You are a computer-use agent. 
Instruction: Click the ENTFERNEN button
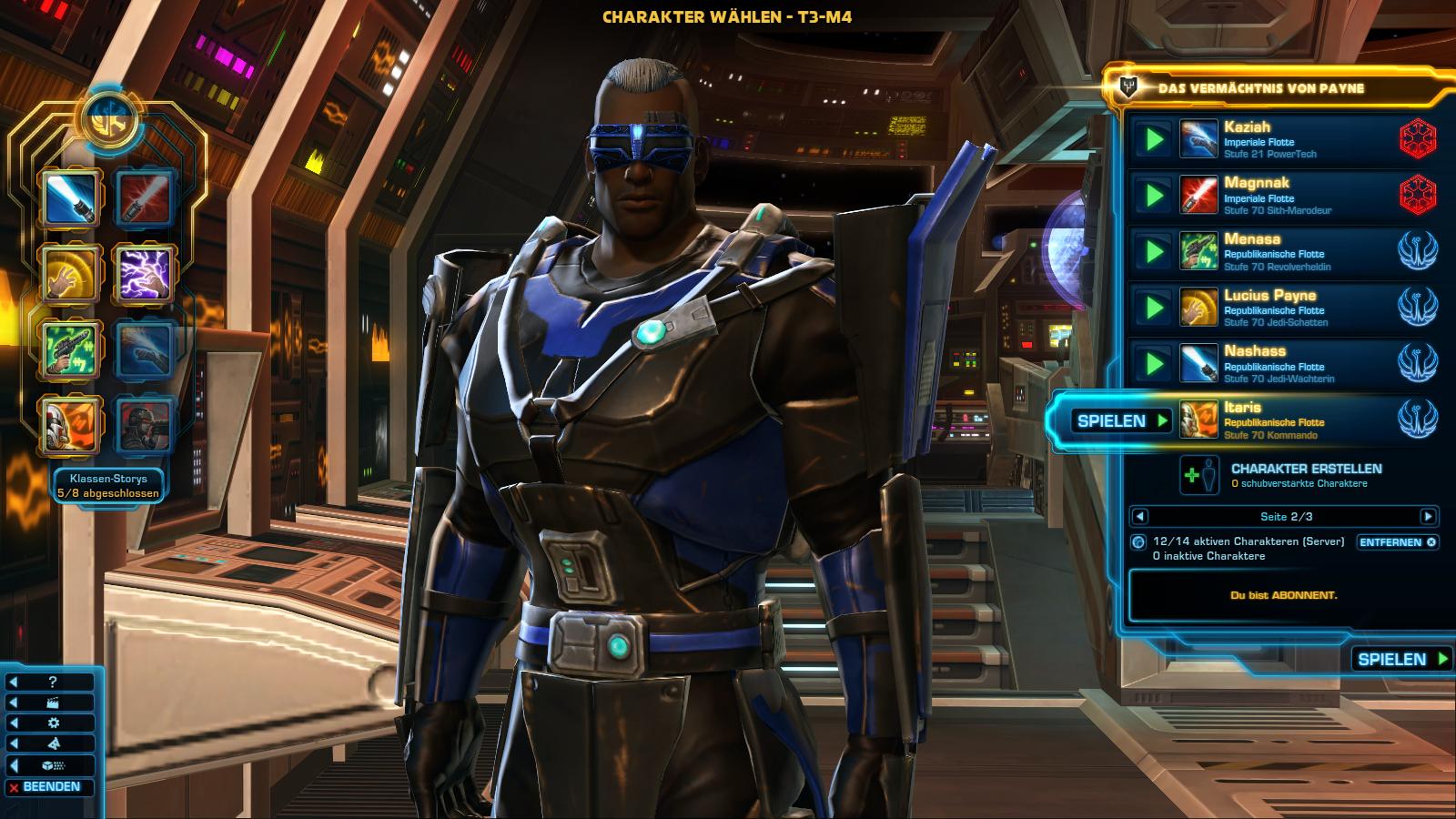pyautogui.click(x=1397, y=542)
